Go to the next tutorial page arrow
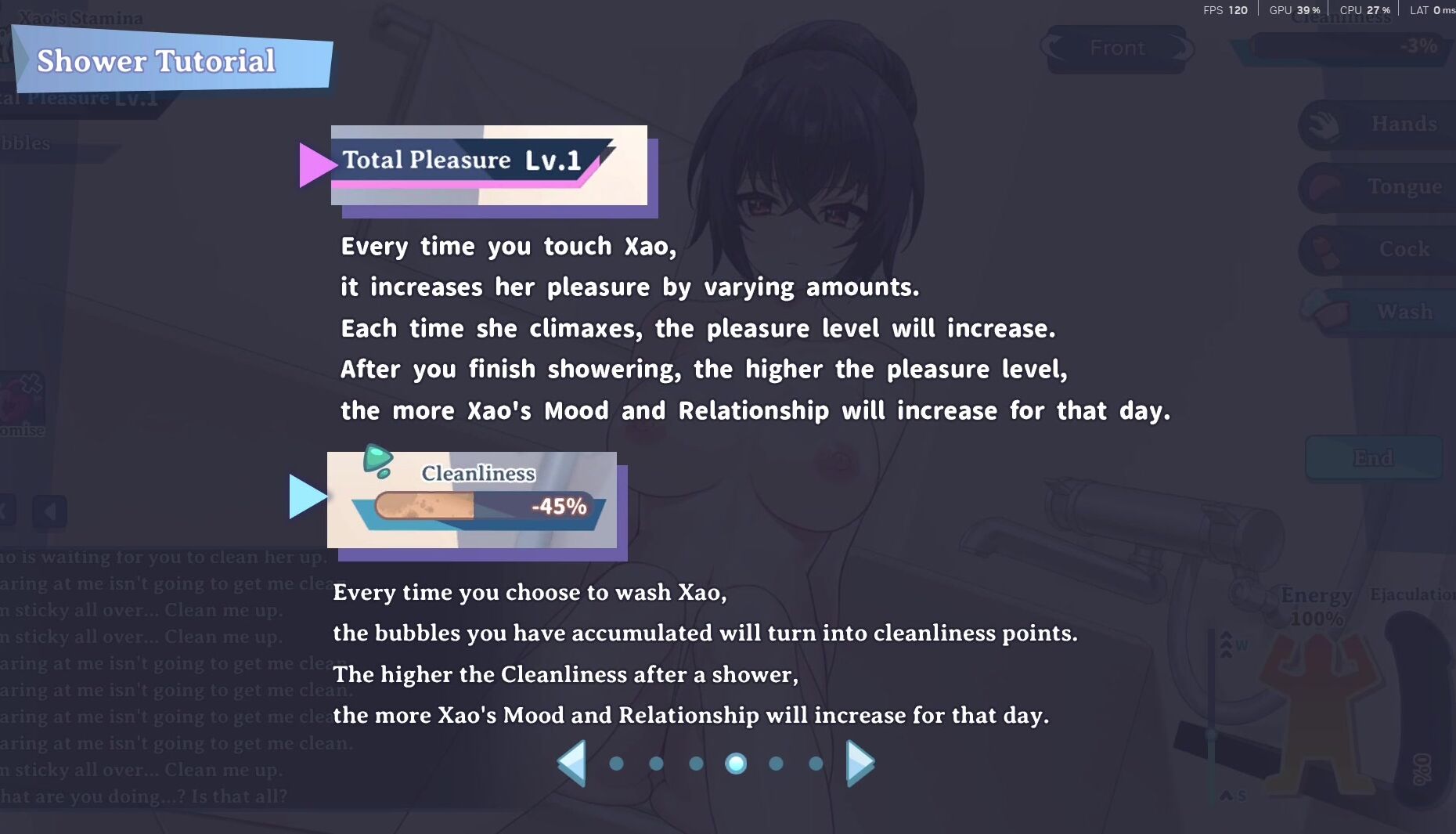 [x=860, y=763]
